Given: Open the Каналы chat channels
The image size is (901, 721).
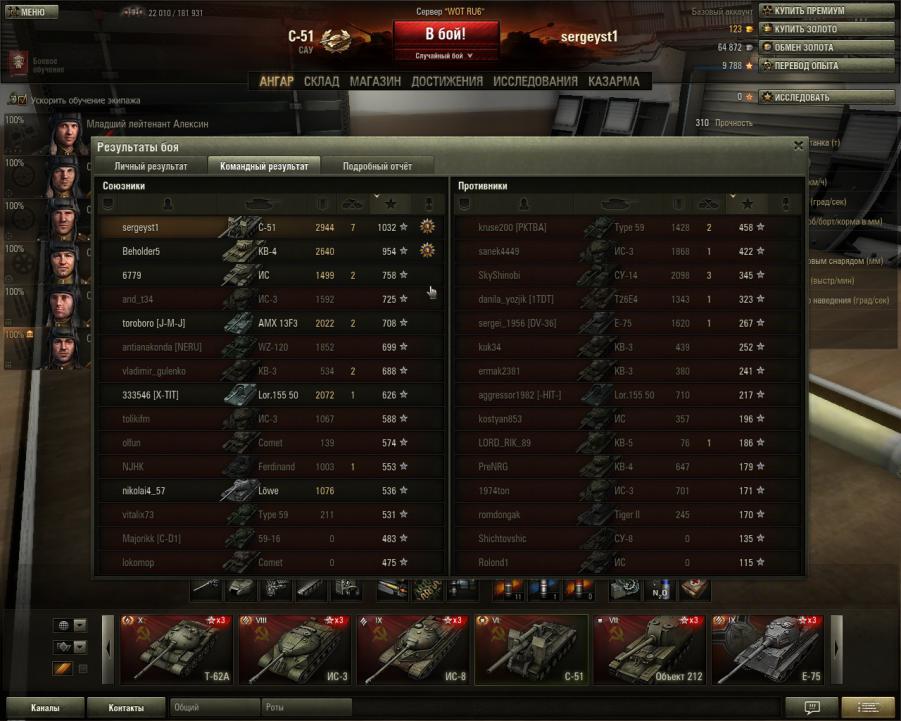Looking at the screenshot, I should 44,707.
